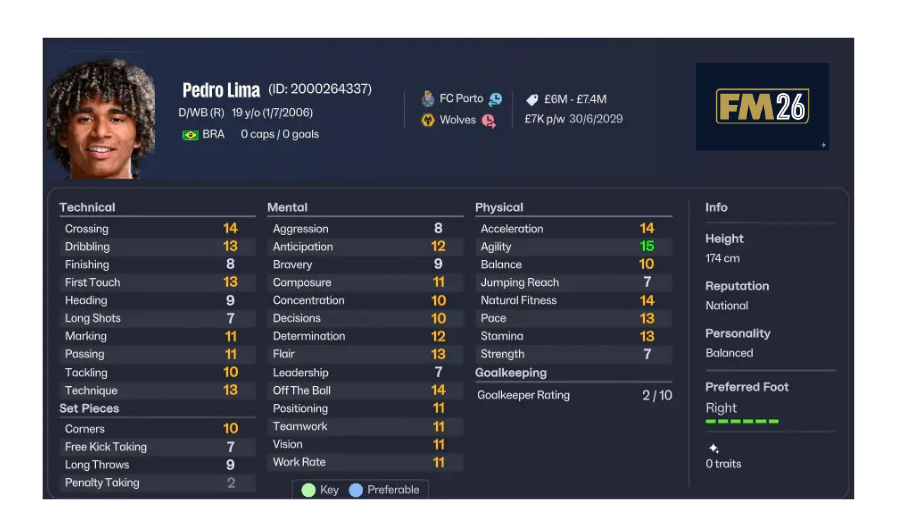This screenshot has height=521, width=907.
Task: Toggle the Key attribute legend
Action: click(321, 490)
